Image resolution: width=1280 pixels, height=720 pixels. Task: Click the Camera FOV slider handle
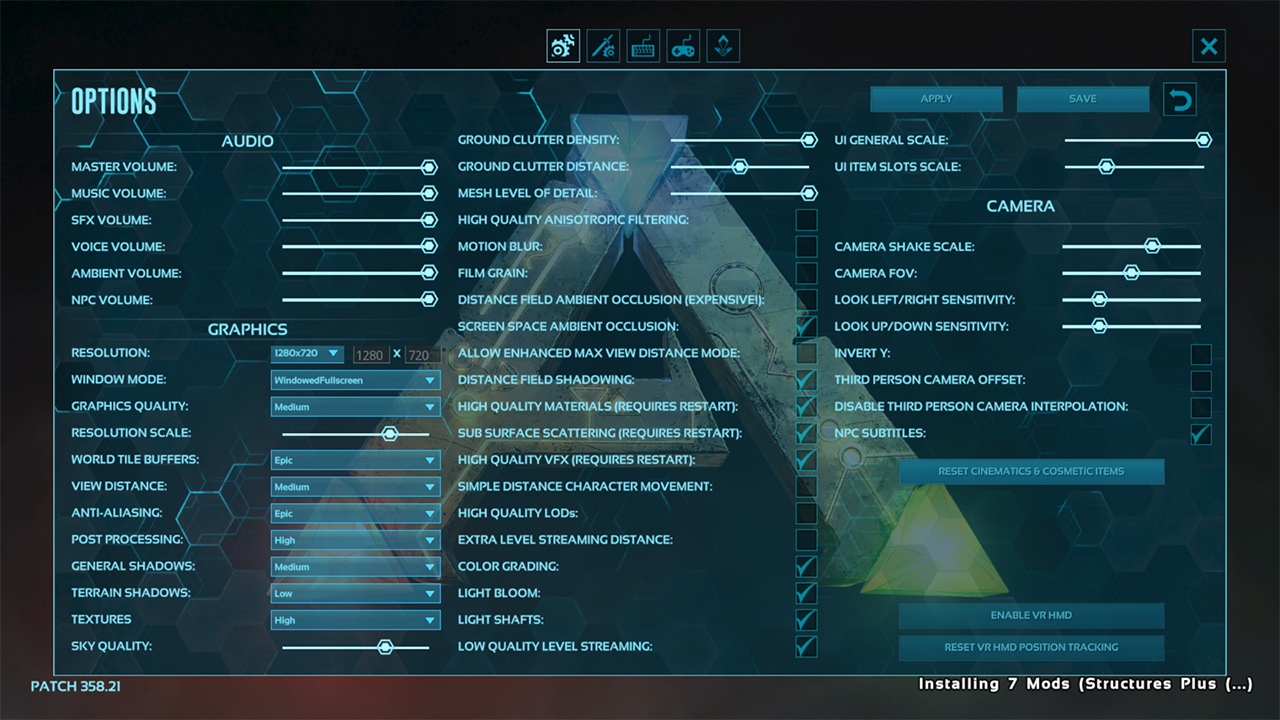coord(1131,273)
